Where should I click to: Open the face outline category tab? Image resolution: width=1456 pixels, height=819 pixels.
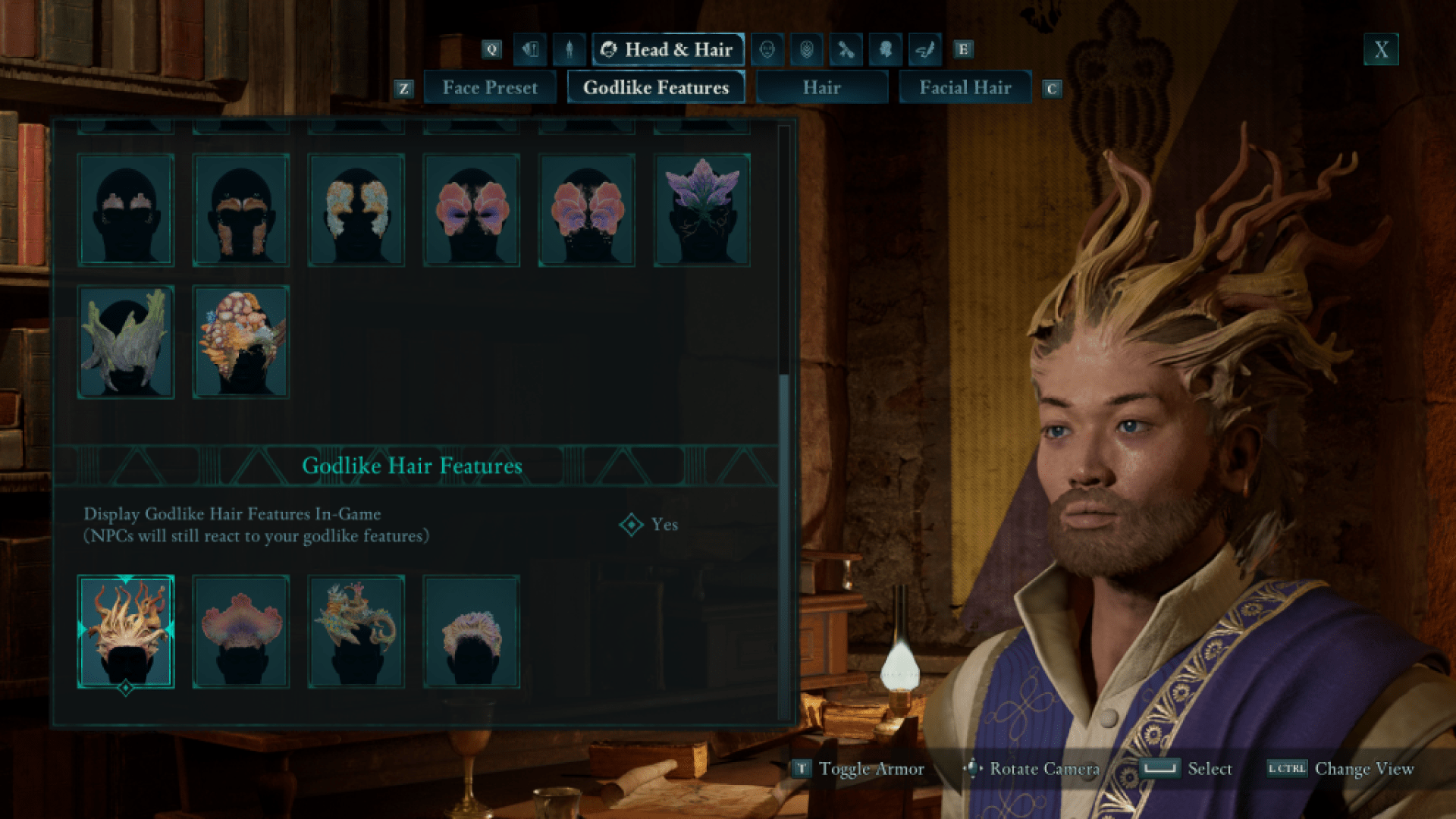pyautogui.click(x=767, y=50)
